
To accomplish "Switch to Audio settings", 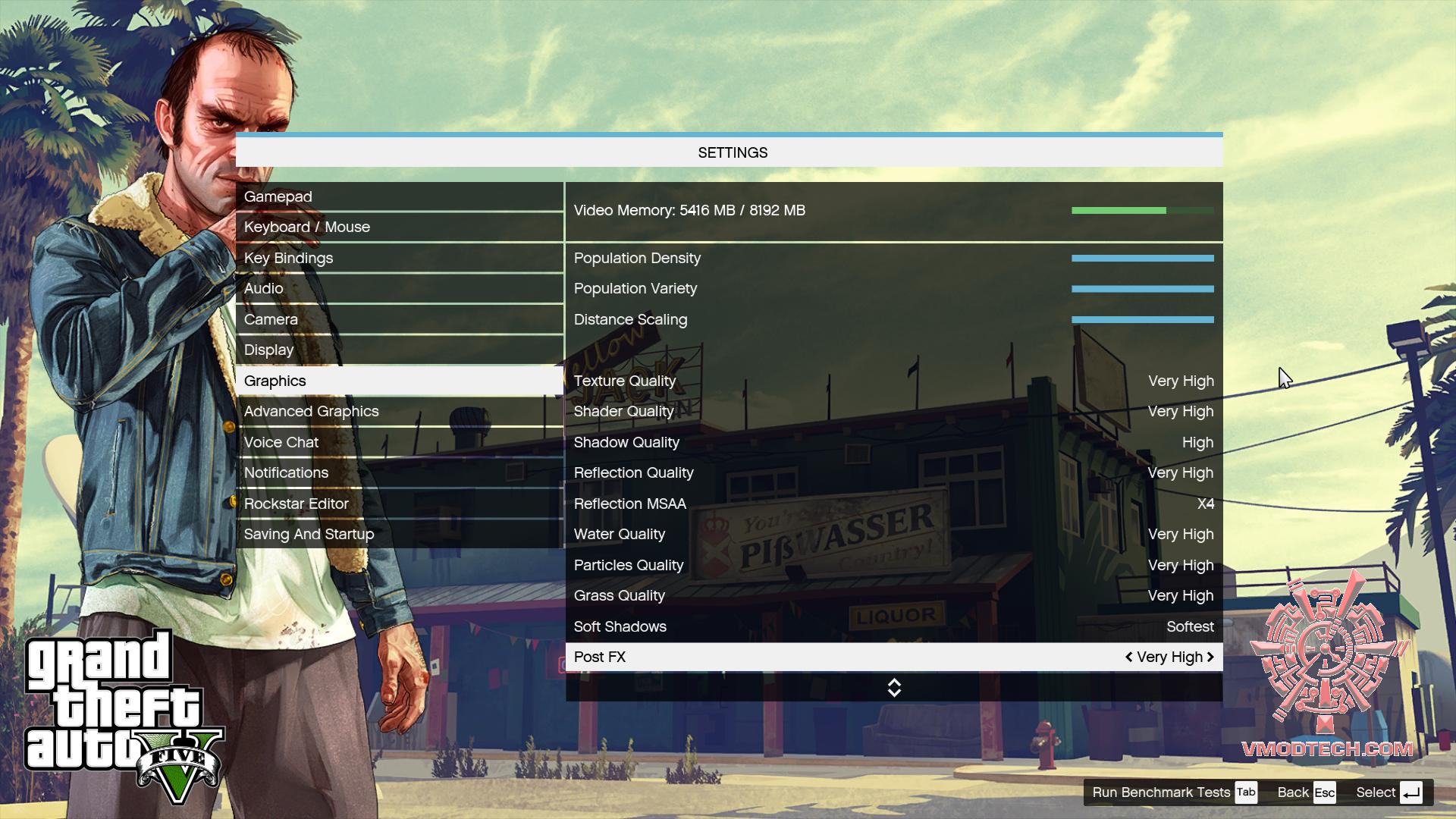I will click(x=399, y=289).
